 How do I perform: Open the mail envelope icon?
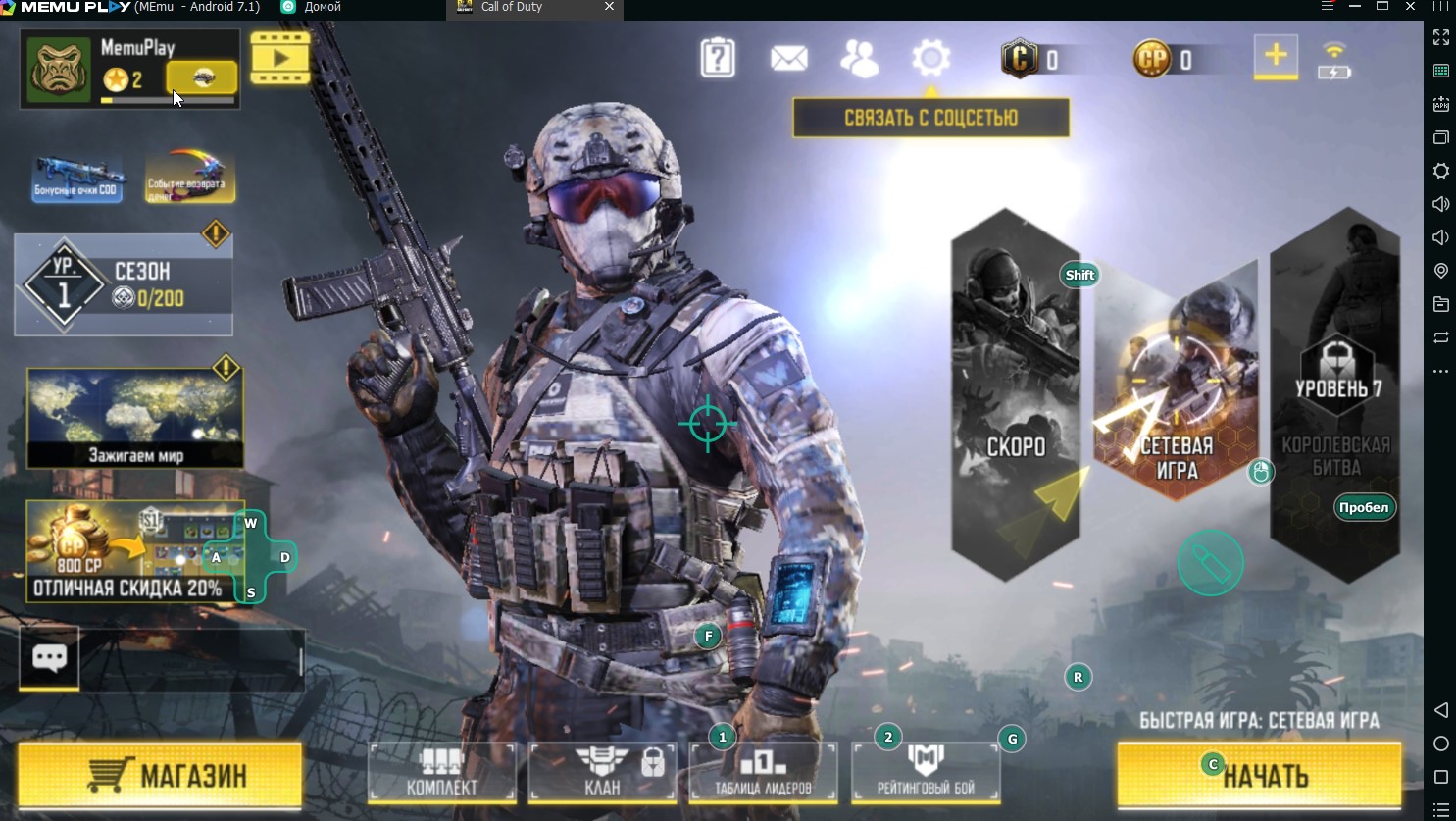pyautogui.click(x=789, y=59)
